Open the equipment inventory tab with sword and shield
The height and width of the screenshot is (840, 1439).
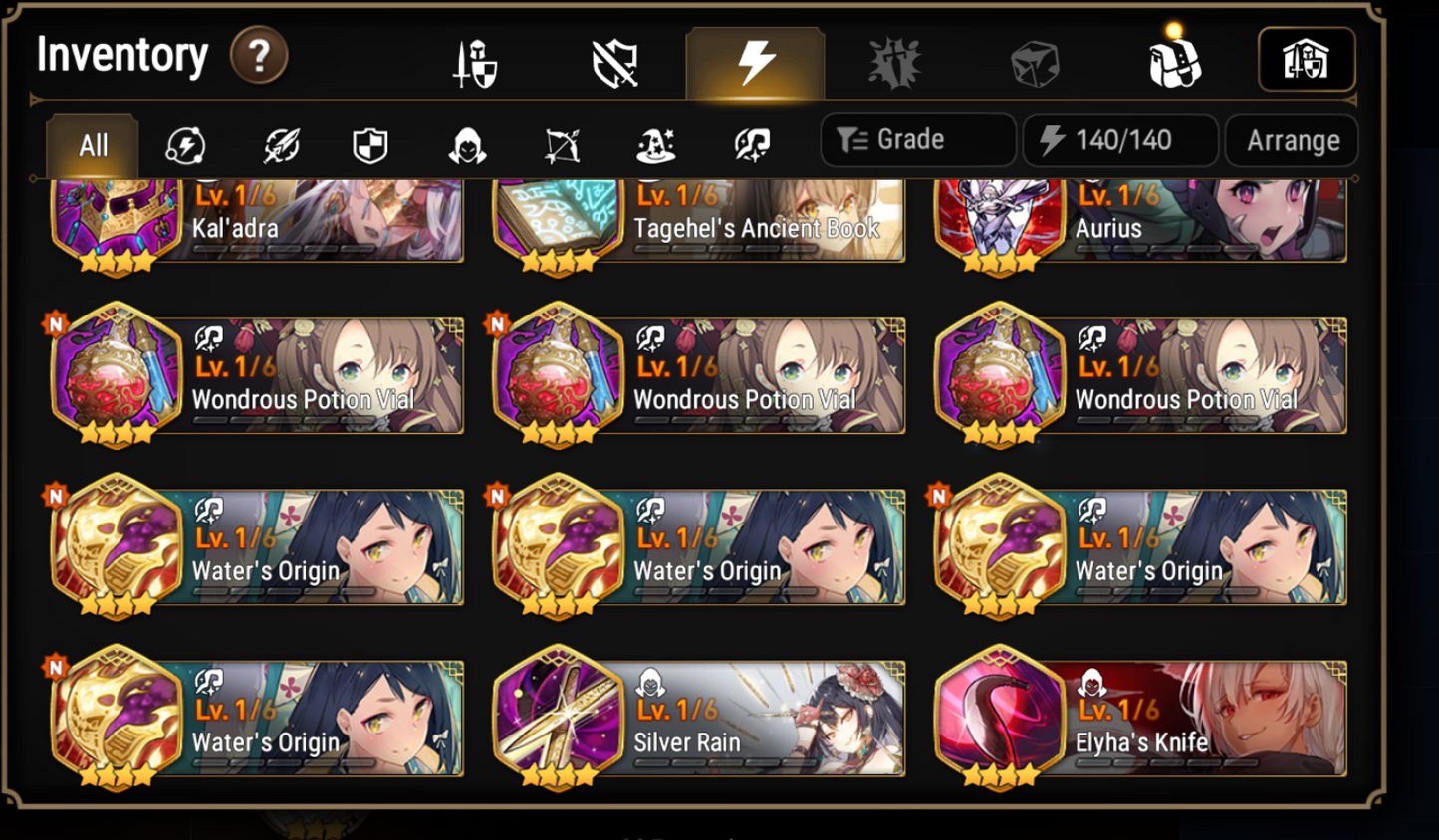(476, 60)
